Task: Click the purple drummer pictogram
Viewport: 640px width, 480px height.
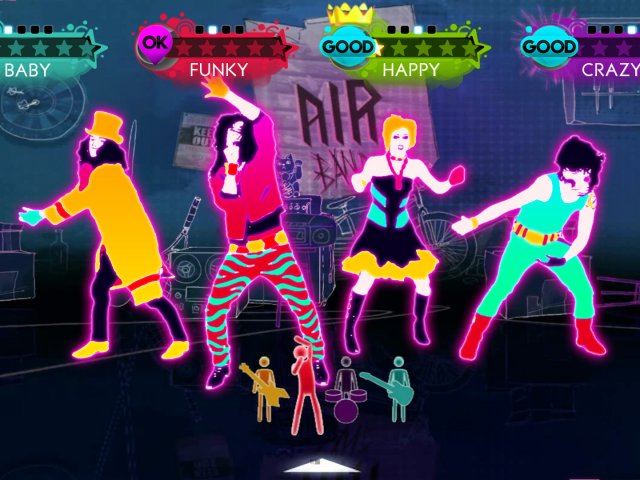Action: pos(346,393)
